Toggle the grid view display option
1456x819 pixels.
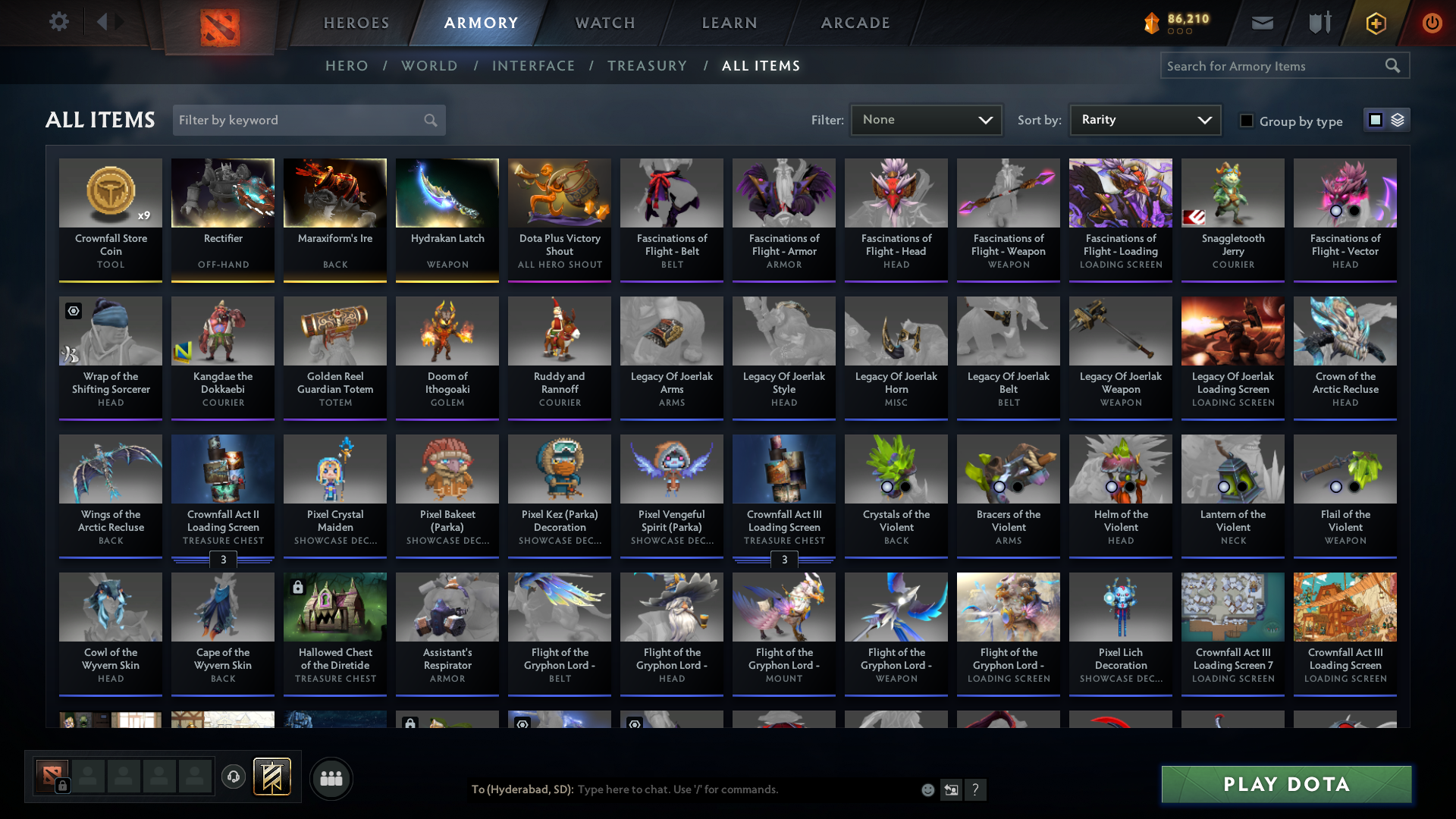coord(1375,120)
